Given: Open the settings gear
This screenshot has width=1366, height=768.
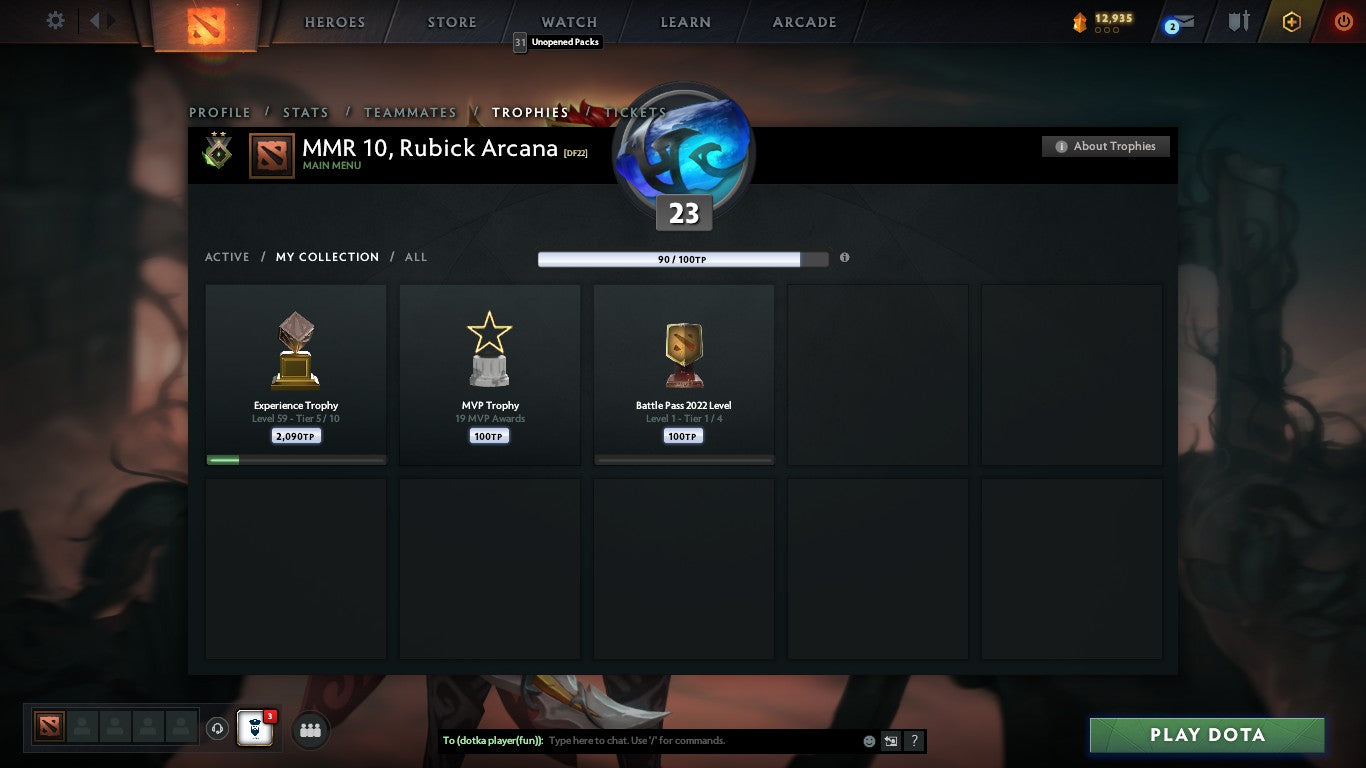Looking at the screenshot, I should point(55,20).
